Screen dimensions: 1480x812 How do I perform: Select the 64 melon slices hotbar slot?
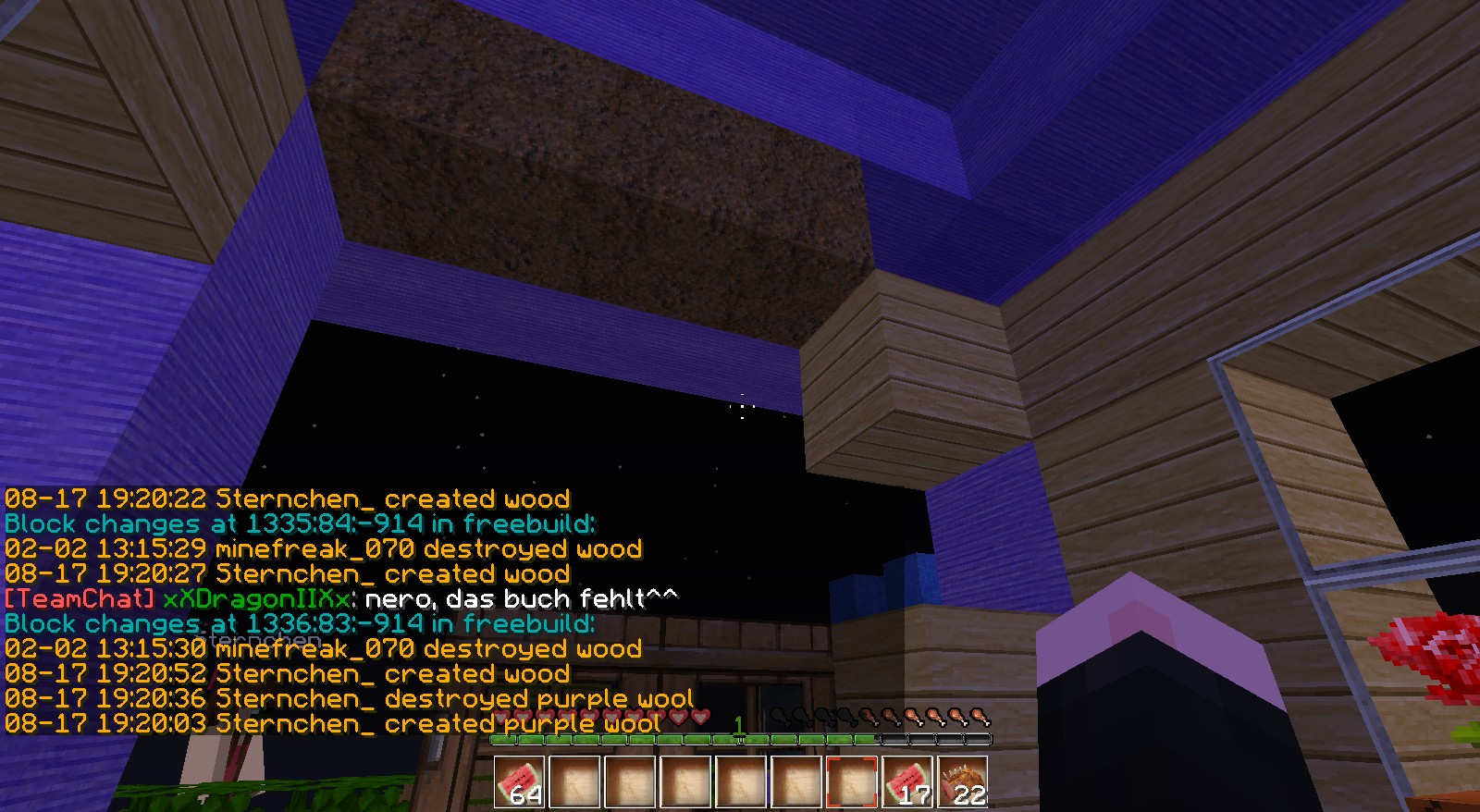tap(519, 782)
